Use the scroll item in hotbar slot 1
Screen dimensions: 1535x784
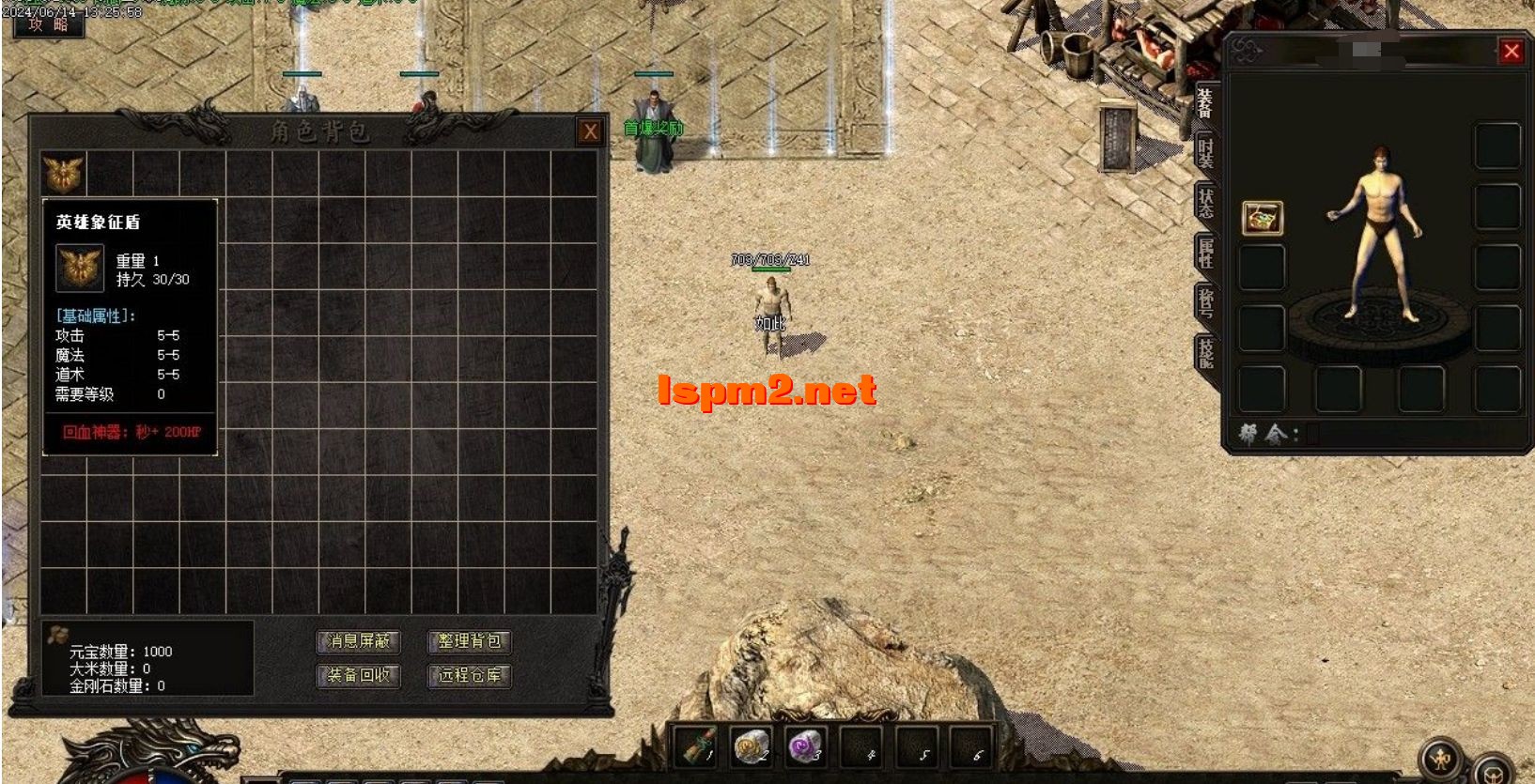696,747
